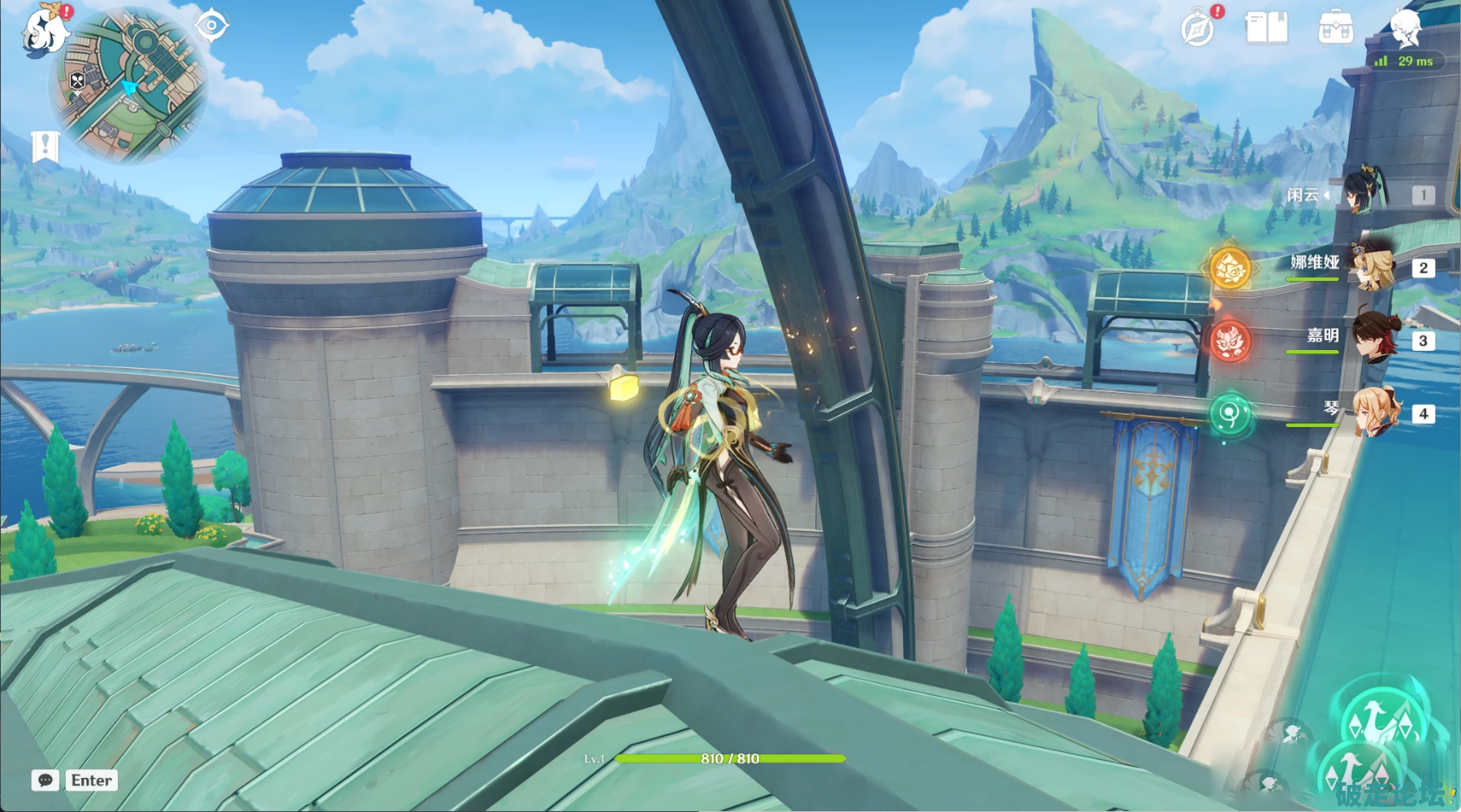Open the Paimon main menu

(x=45, y=31)
